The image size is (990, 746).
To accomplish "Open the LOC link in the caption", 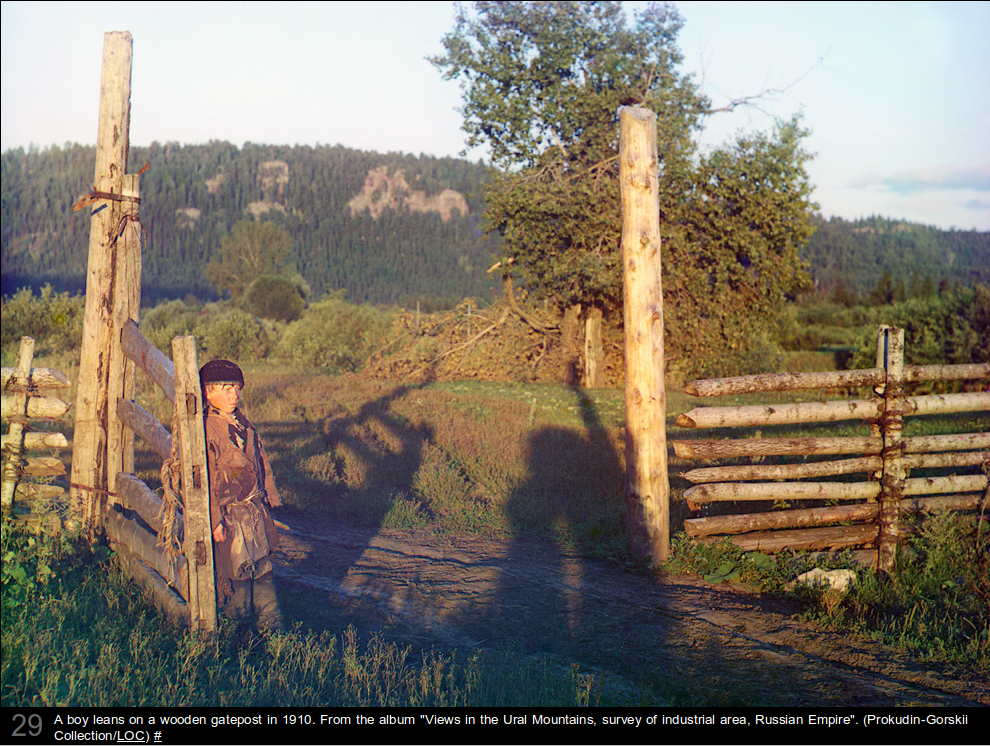I will pyautogui.click(x=131, y=736).
